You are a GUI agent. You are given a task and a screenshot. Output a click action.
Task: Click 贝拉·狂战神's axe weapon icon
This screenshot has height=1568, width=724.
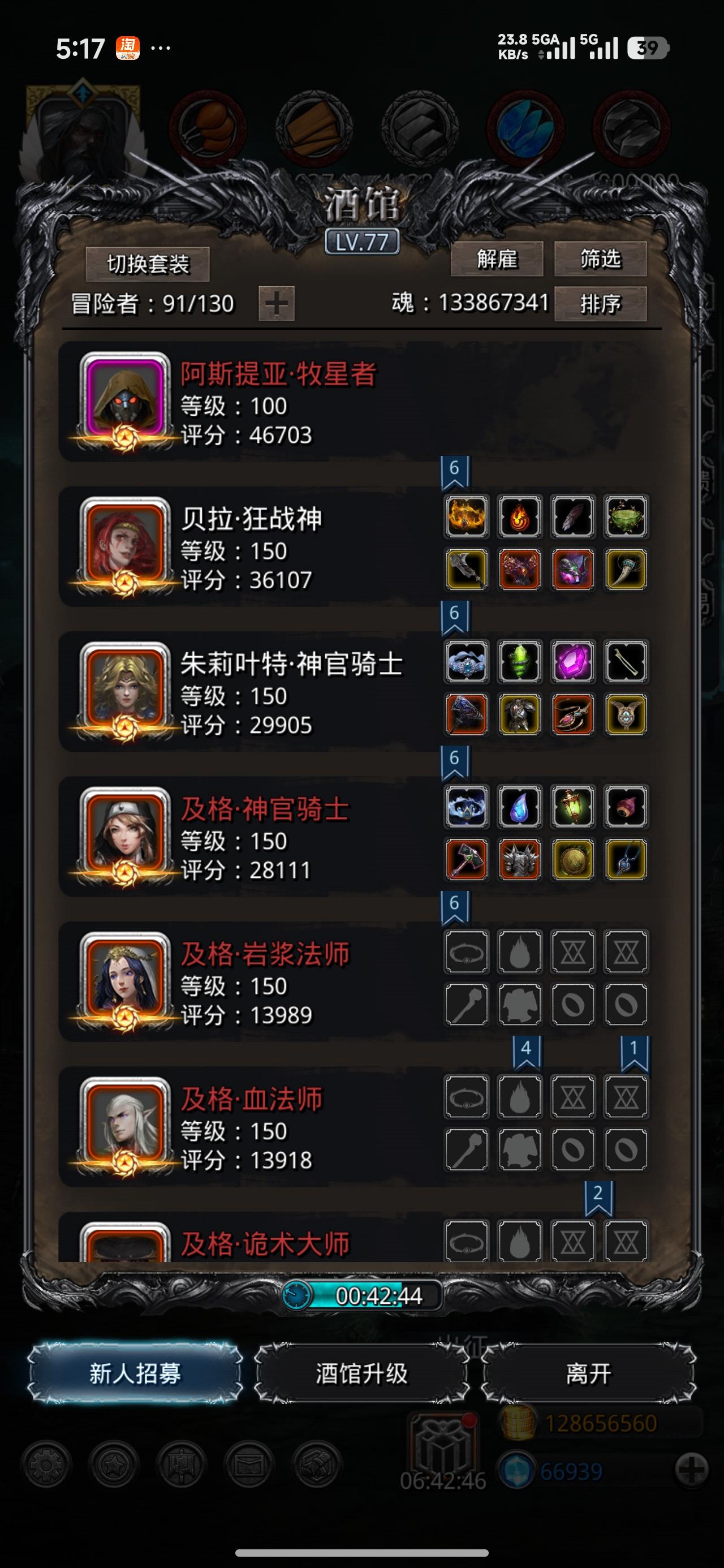pyautogui.click(x=466, y=569)
